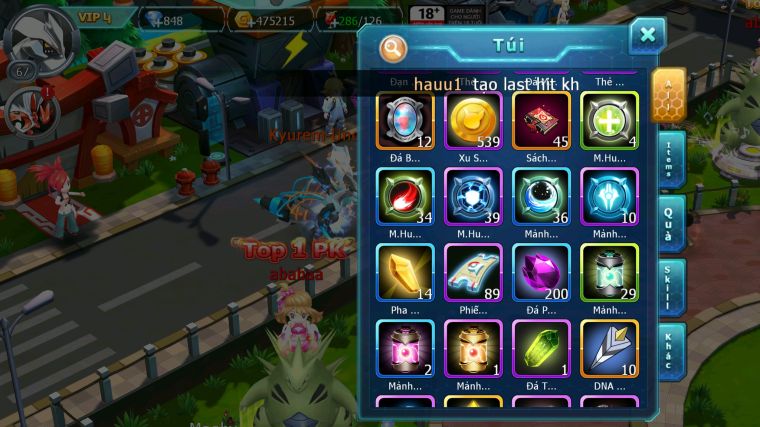Viewport: 760px width, 427px height.
Task: Open the bag search magnifier button
Action: (x=394, y=47)
